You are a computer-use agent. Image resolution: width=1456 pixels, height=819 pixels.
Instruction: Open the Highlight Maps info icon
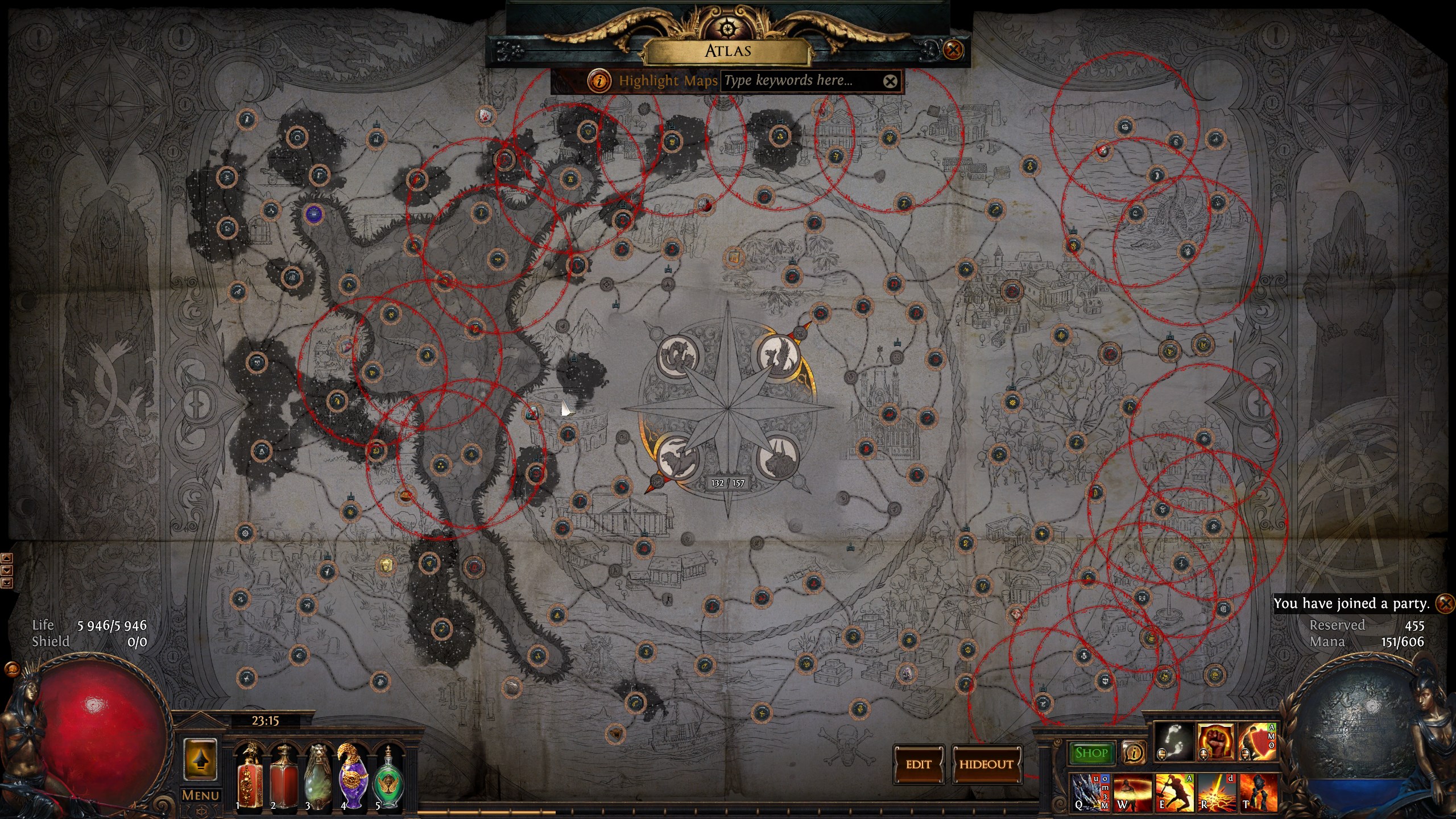[x=598, y=81]
